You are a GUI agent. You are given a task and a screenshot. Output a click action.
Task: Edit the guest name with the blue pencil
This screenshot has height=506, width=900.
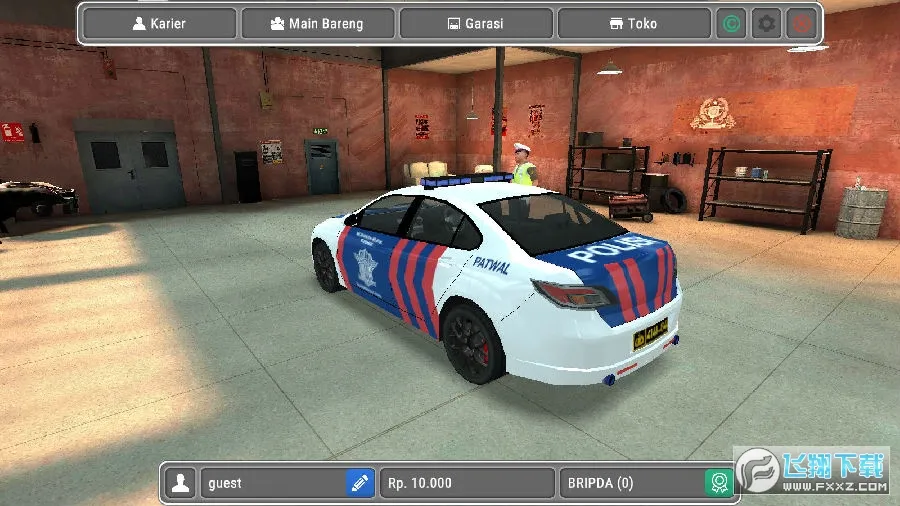[360, 483]
